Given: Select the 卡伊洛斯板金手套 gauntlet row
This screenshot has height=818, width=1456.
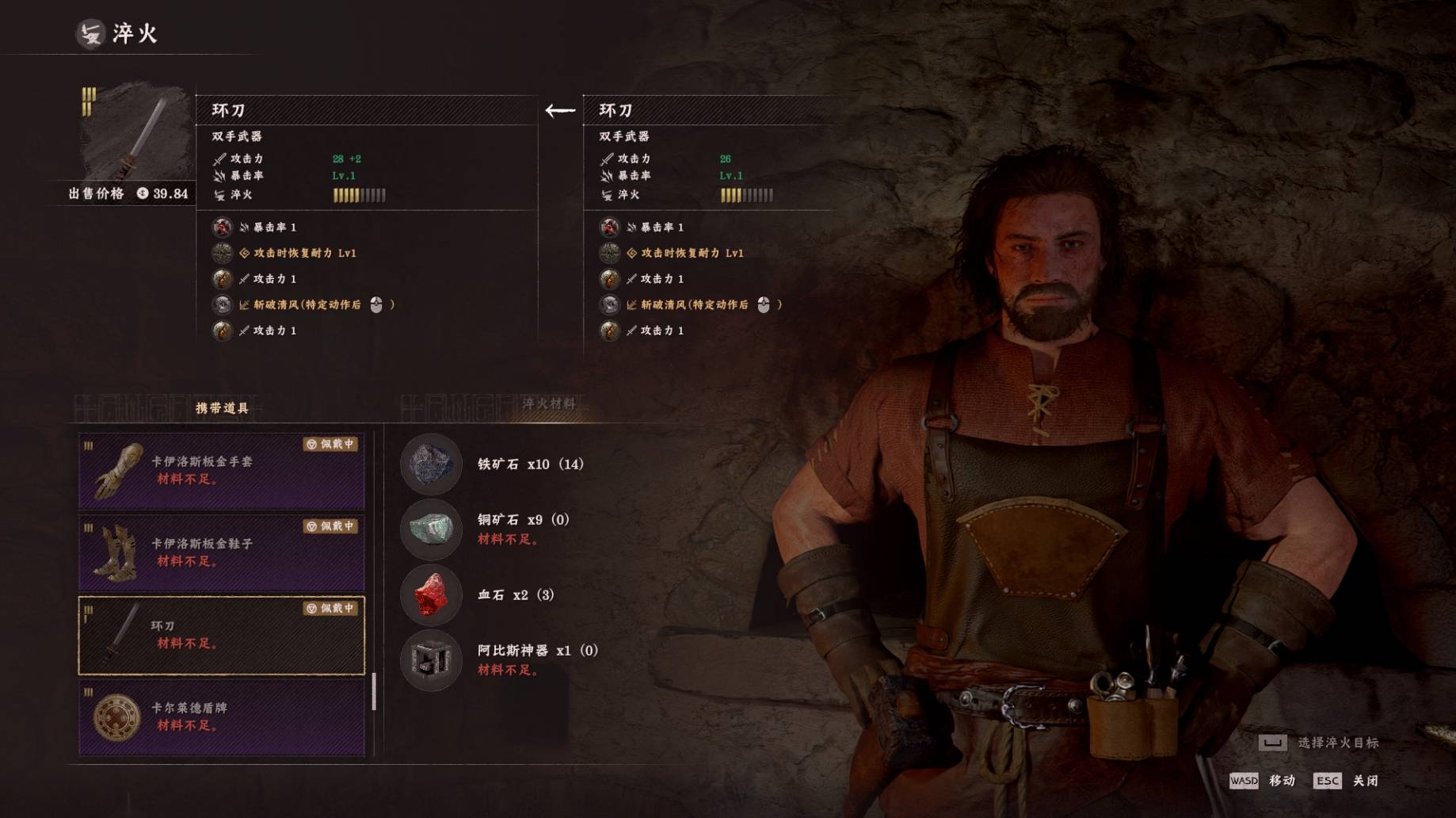Looking at the screenshot, I should tap(221, 471).
